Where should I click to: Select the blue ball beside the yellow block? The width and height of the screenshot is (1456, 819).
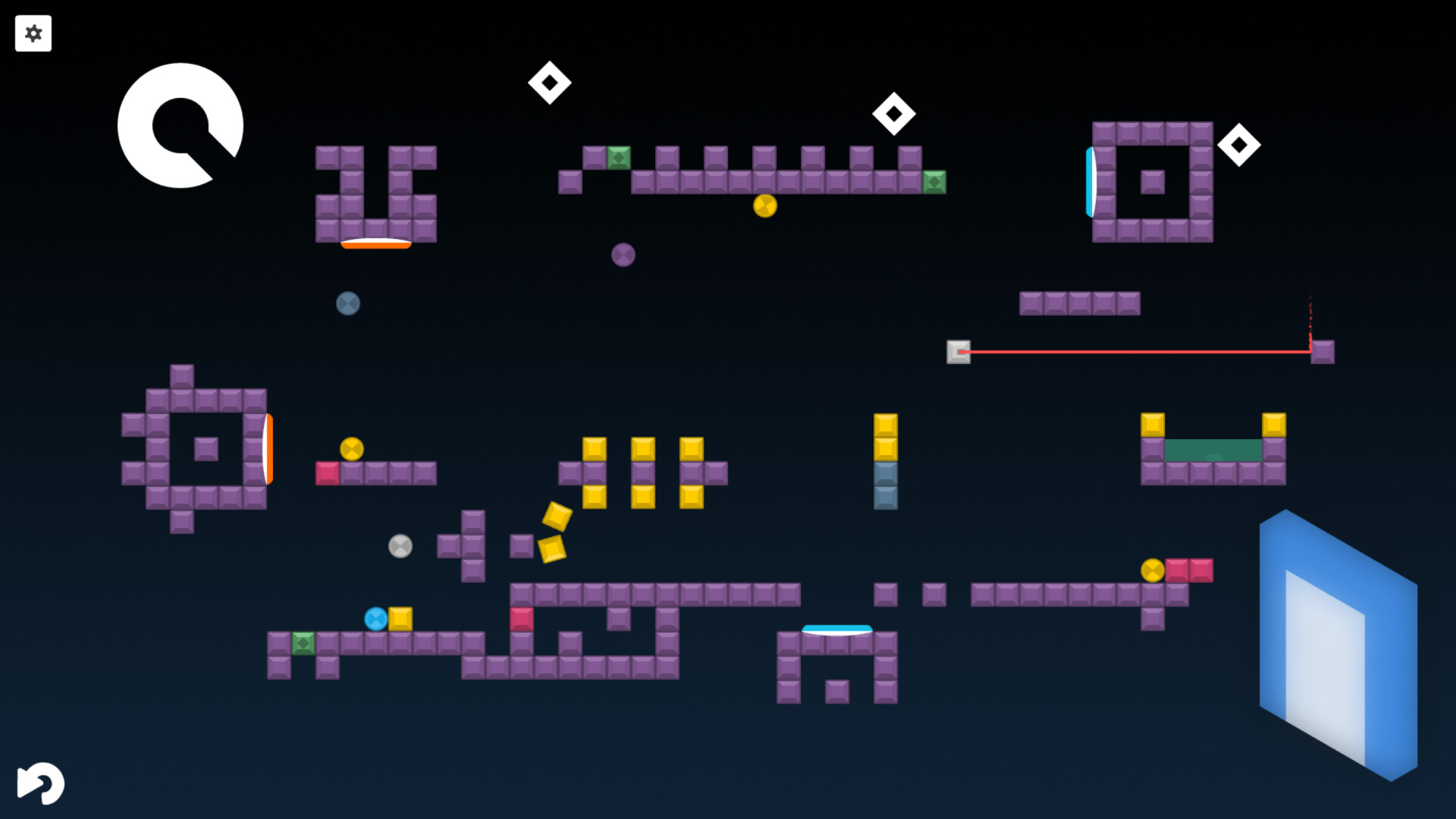[x=375, y=620]
